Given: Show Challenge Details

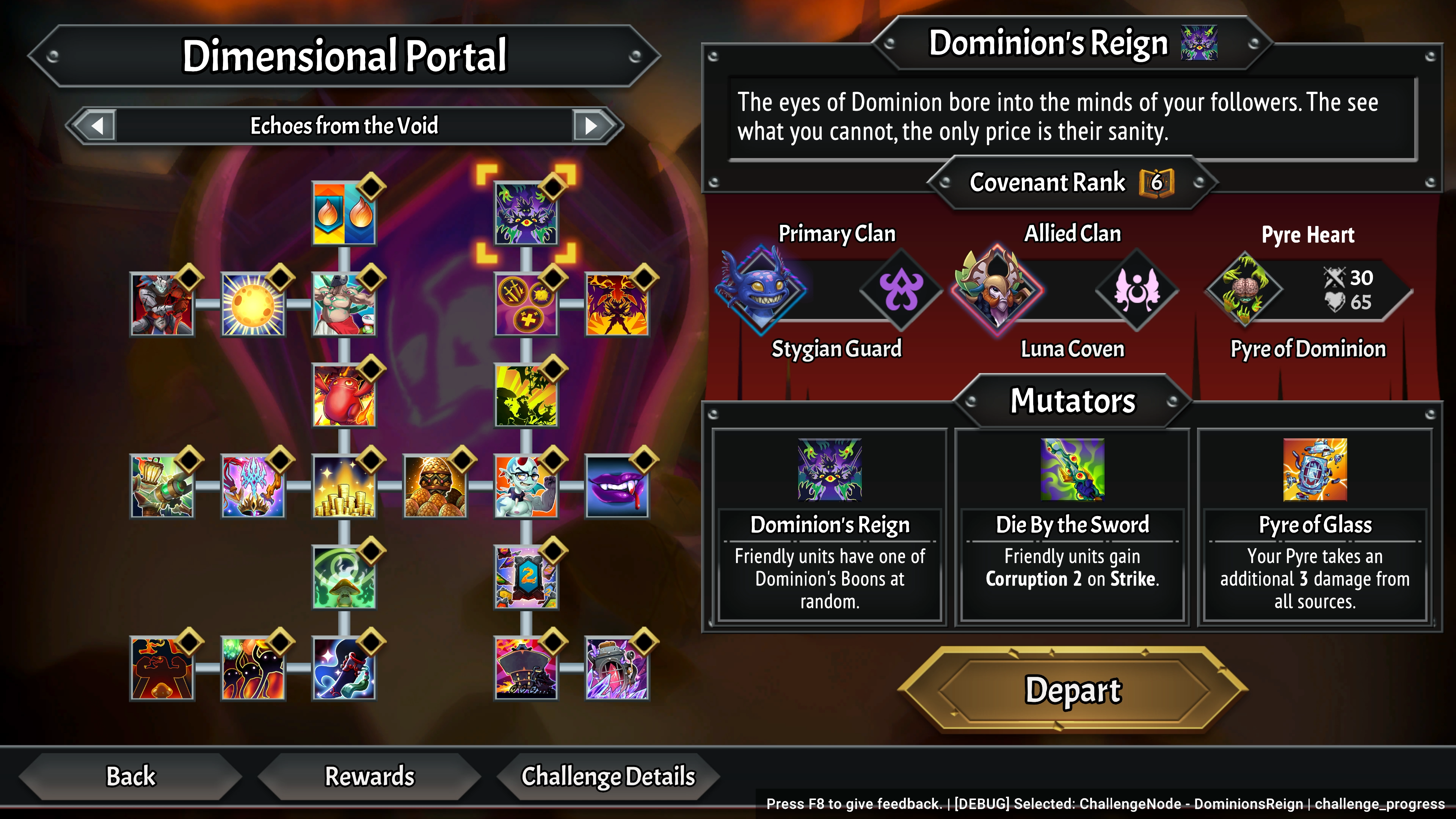Looking at the screenshot, I should [607, 776].
